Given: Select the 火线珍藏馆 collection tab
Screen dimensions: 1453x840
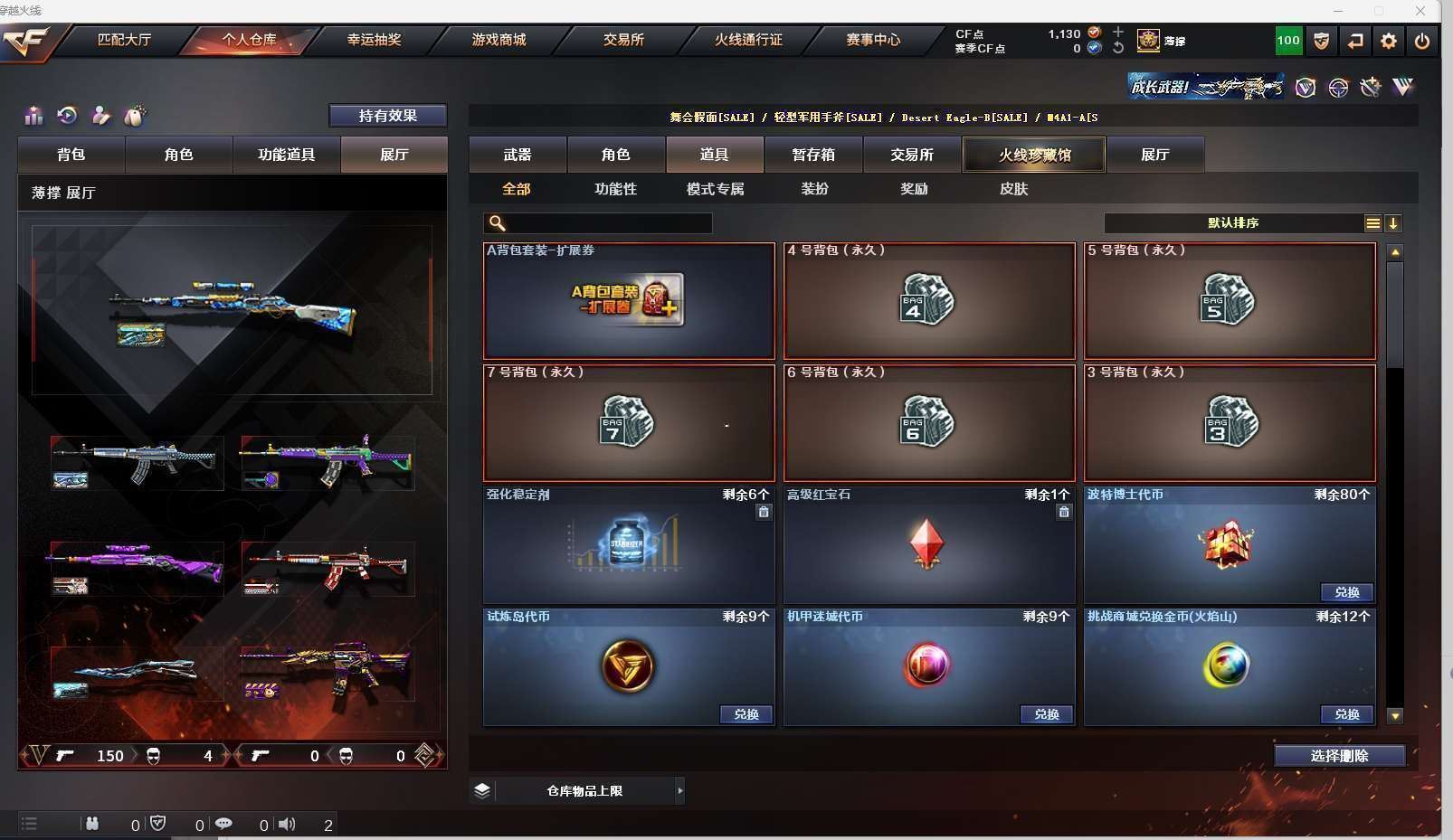Looking at the screenshot, I should [x=1034, y=155].
